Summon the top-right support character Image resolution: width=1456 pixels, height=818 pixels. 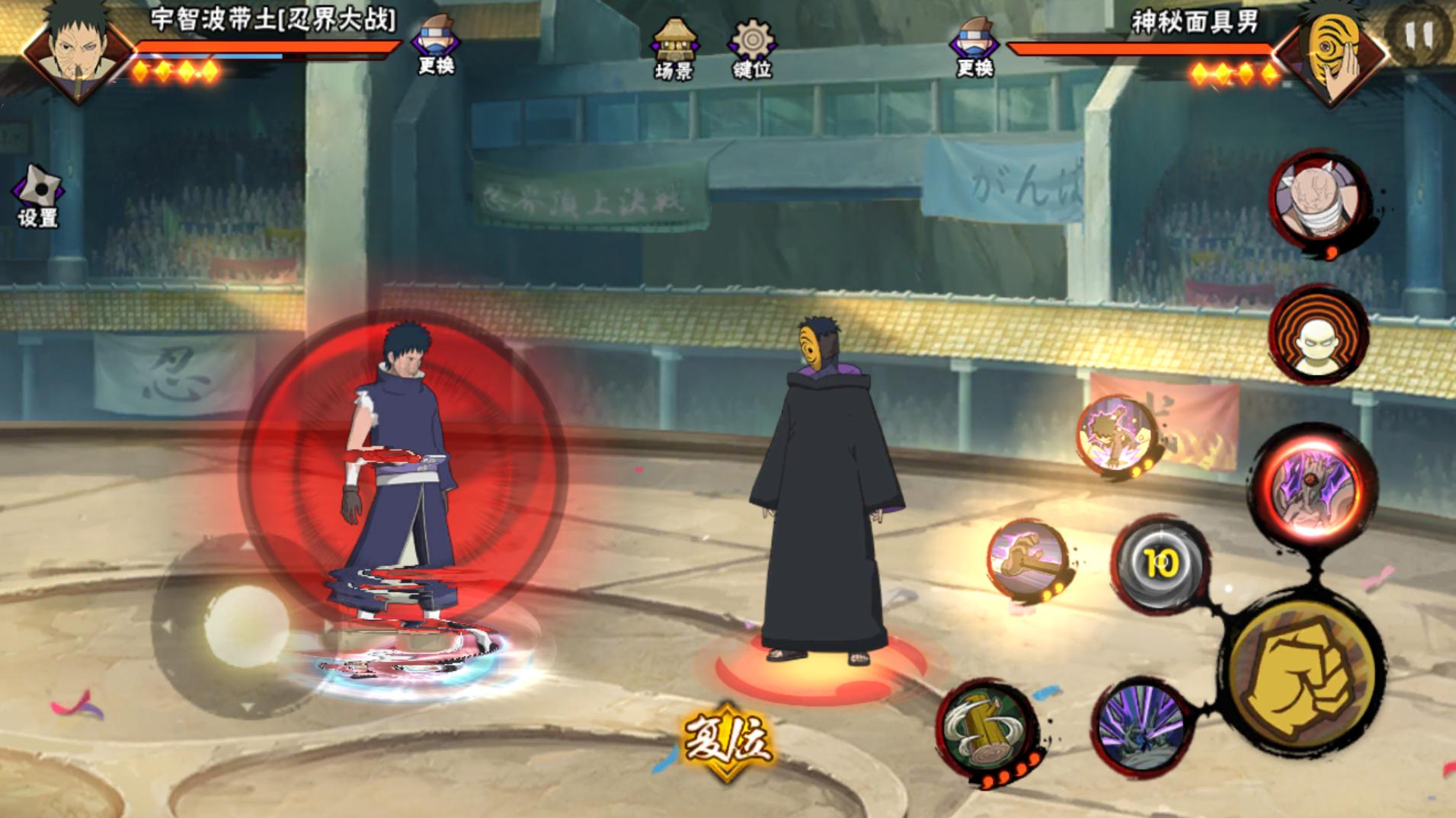1320,200
